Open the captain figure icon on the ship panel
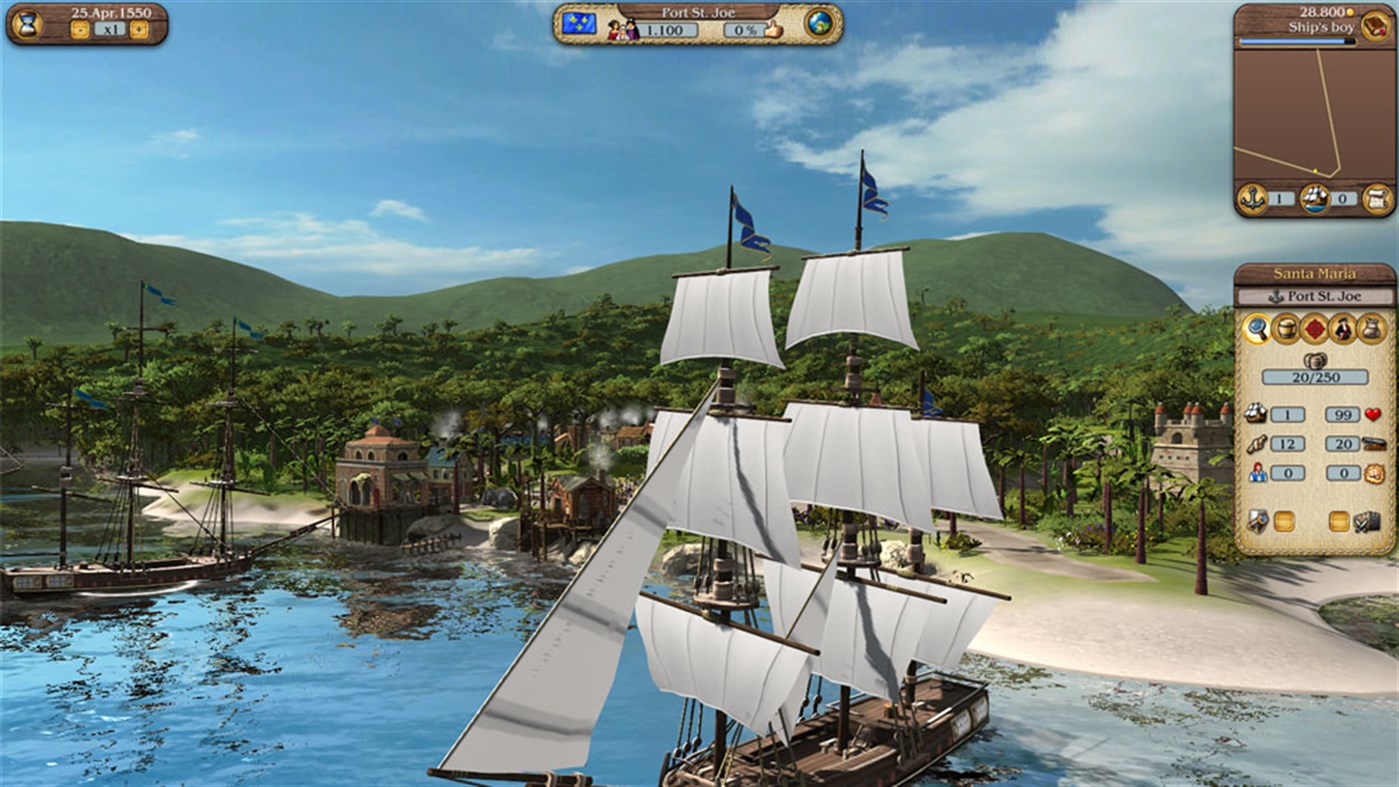Image resolution: width=1399 pixels, height=787 pixels. (x=1342, y=328)
